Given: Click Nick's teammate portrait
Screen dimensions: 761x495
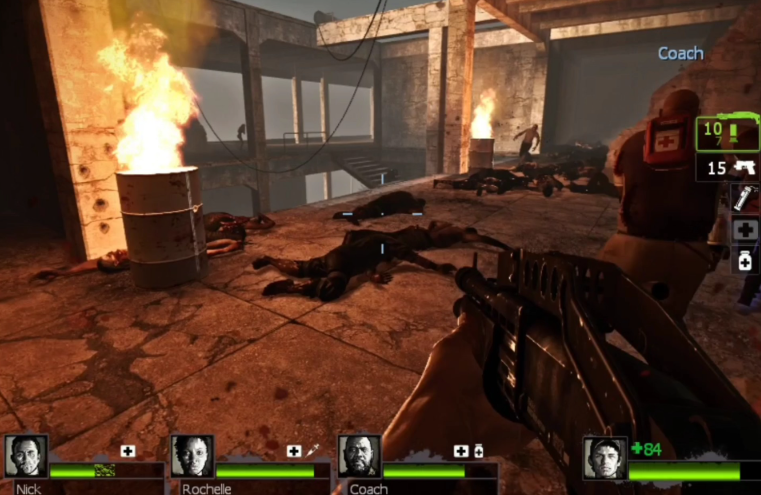Looking at the screenshot, I should pos(25,456).
